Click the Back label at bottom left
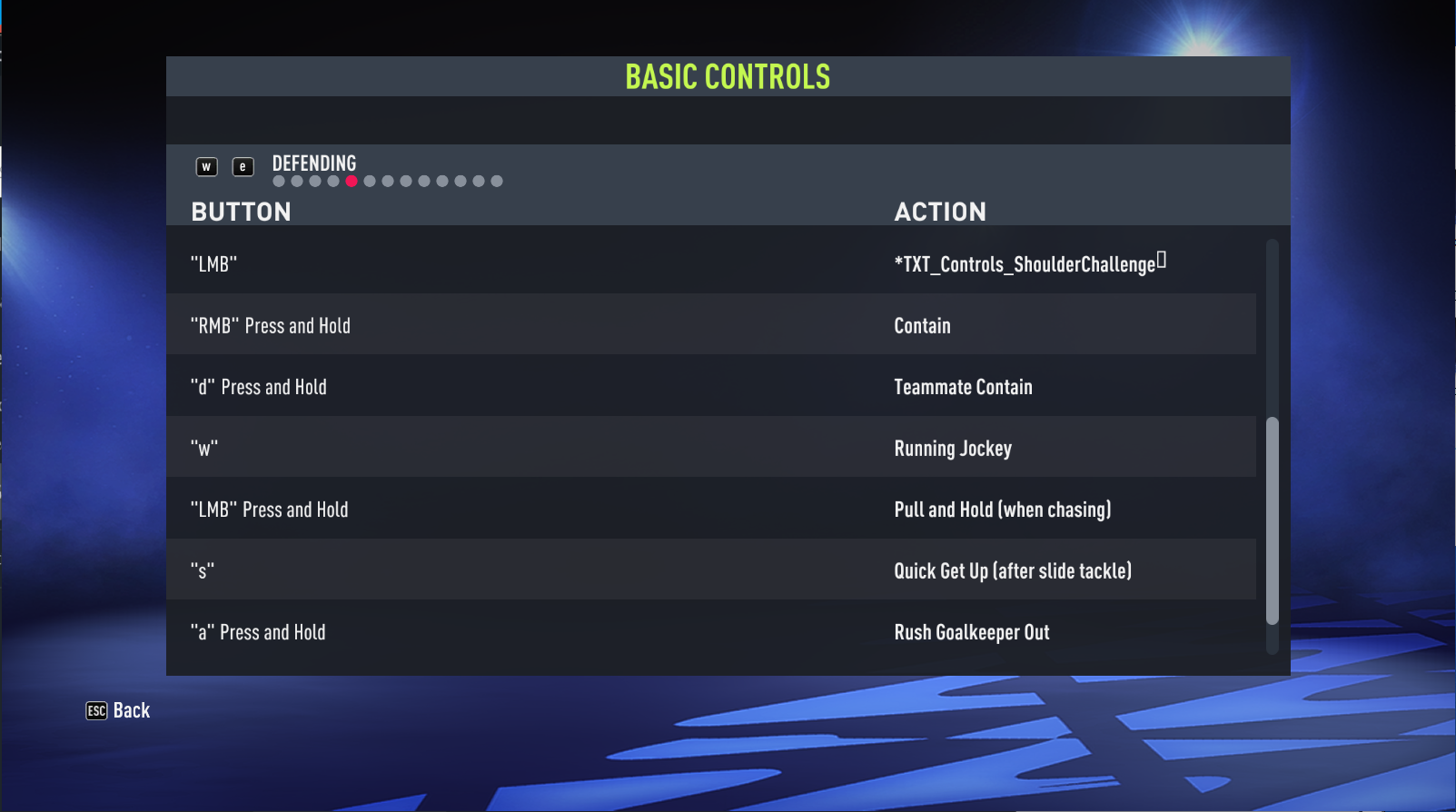The width and height of the screenshot is (1456, 812). click(x=132, y=710)
